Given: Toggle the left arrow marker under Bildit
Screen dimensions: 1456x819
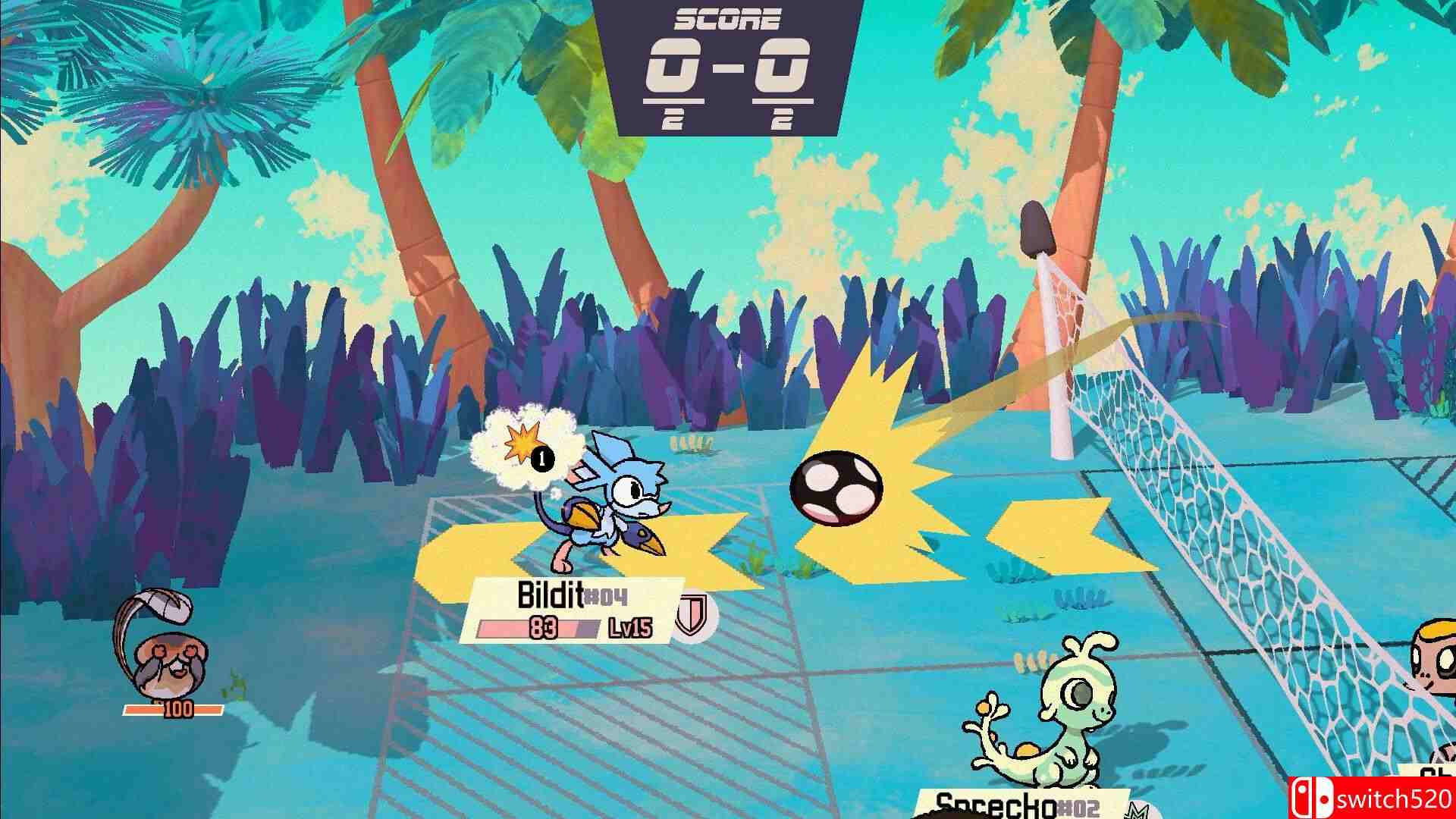Looking at the screenshot, I should click(469, 546).
